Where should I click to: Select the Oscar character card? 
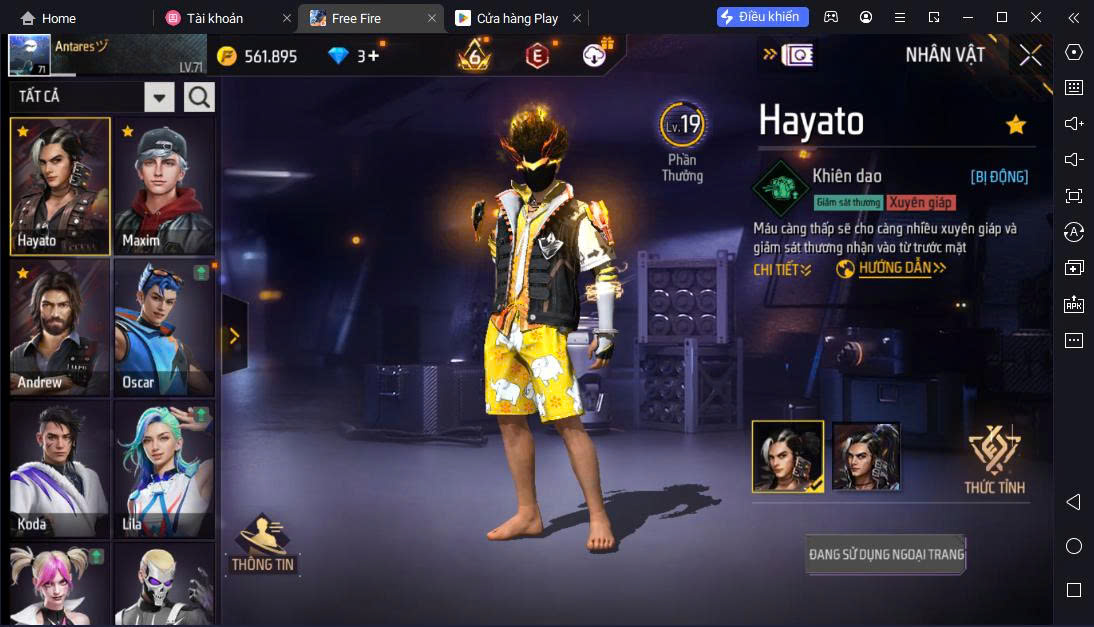point(164,327)
